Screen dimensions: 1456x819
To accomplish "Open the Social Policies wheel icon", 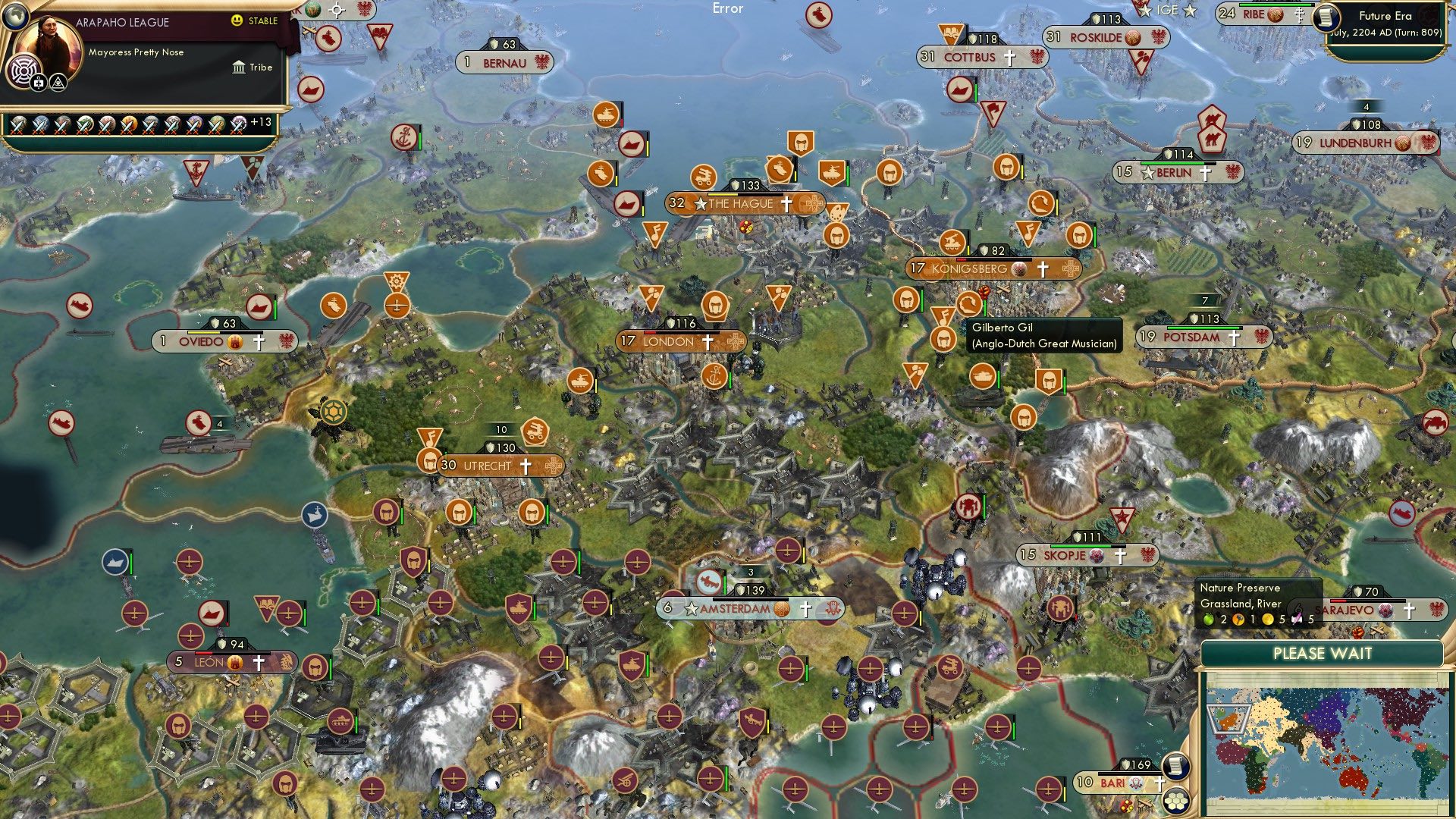I will [24, 72].
